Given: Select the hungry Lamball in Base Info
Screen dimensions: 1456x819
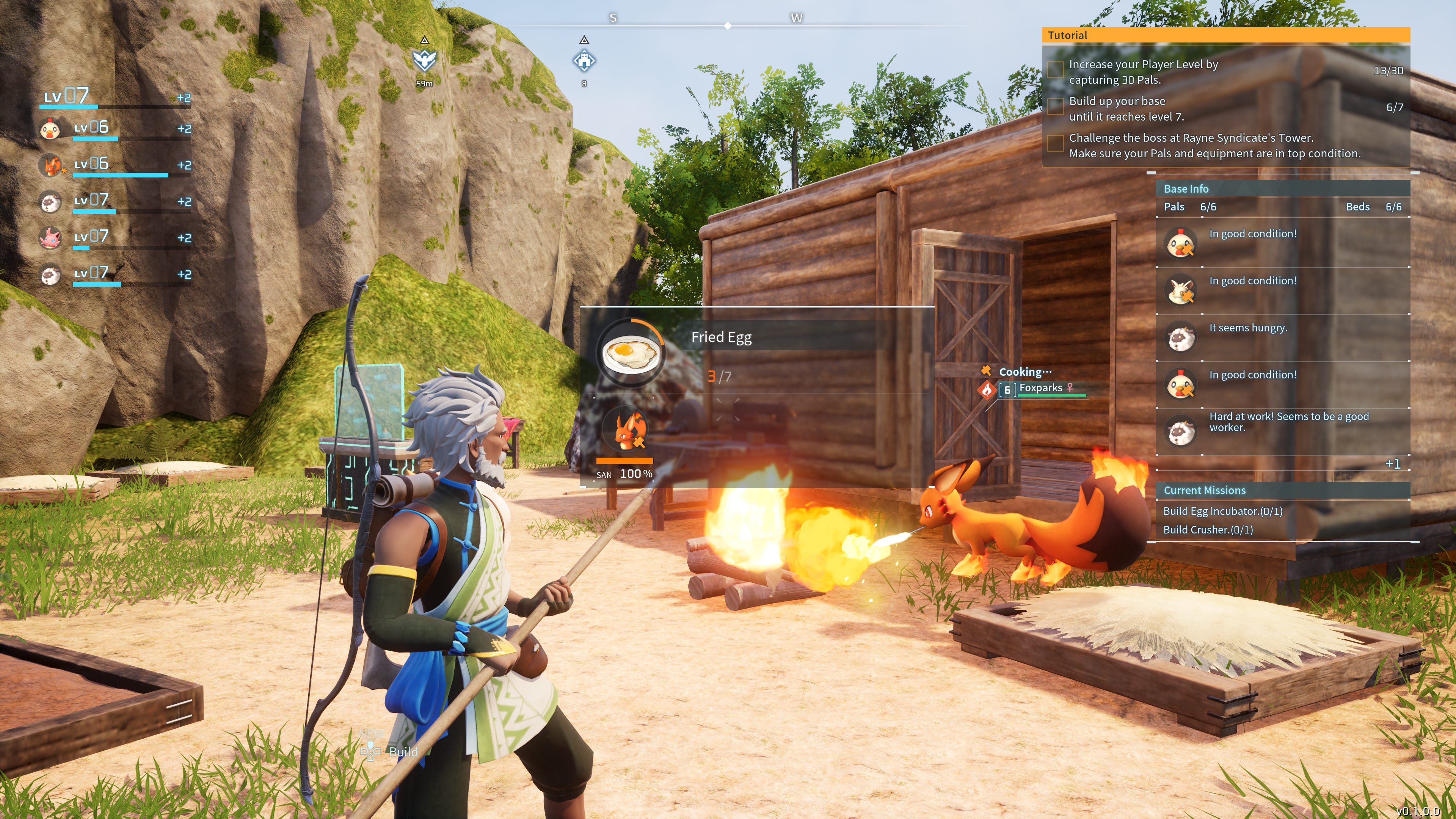Looking at the screenshot, I should [x=1181, y=337].
